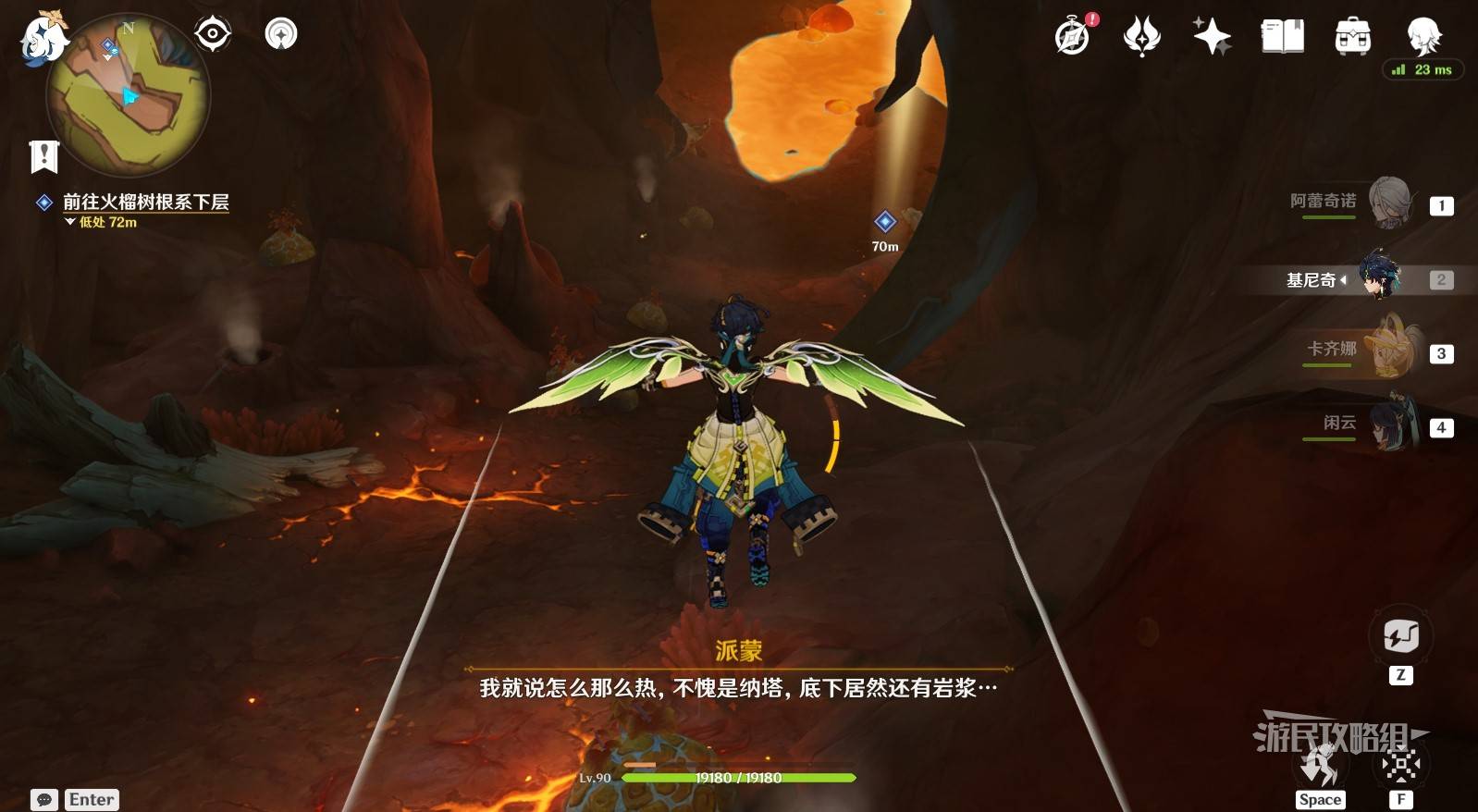Open the icon right of quest navigation

[281, 34]
